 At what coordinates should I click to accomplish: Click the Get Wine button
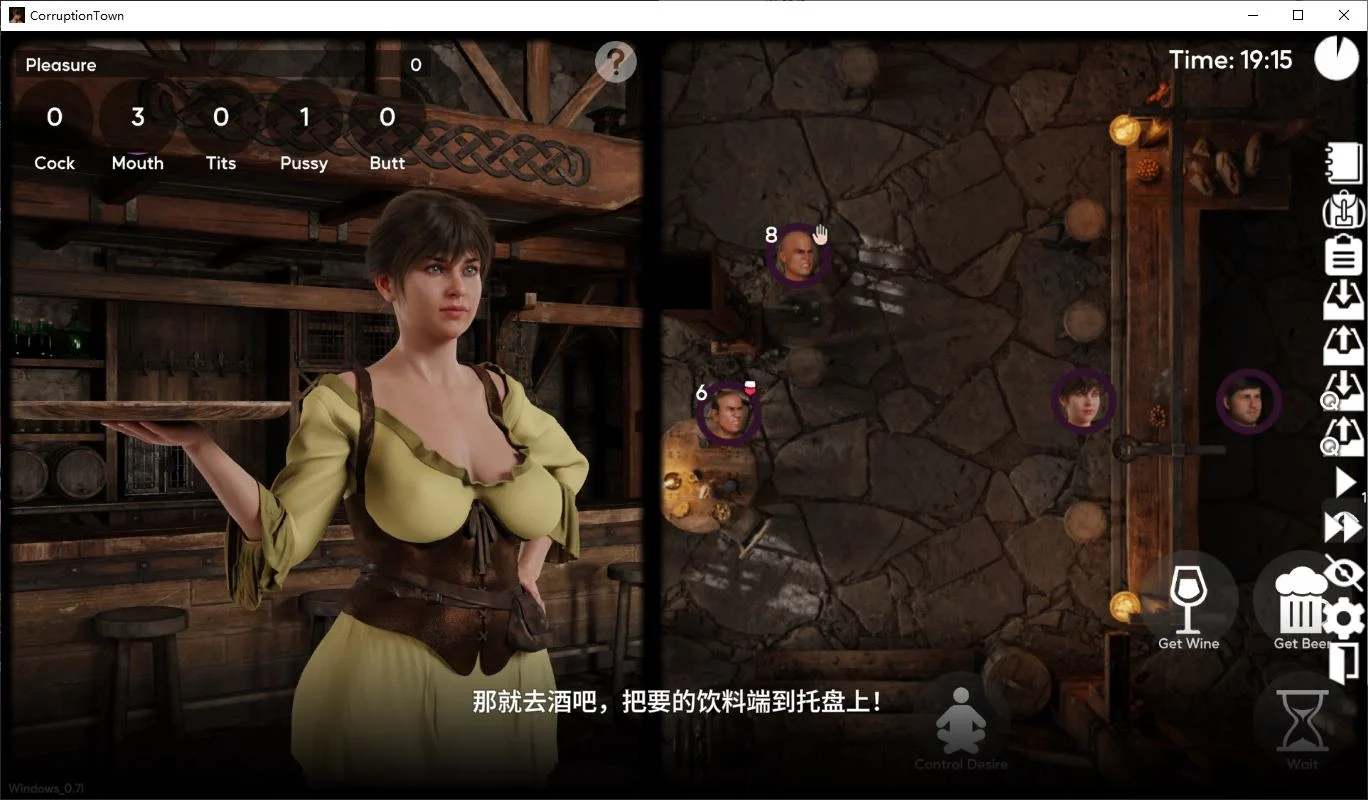[x=1188, y=600]
